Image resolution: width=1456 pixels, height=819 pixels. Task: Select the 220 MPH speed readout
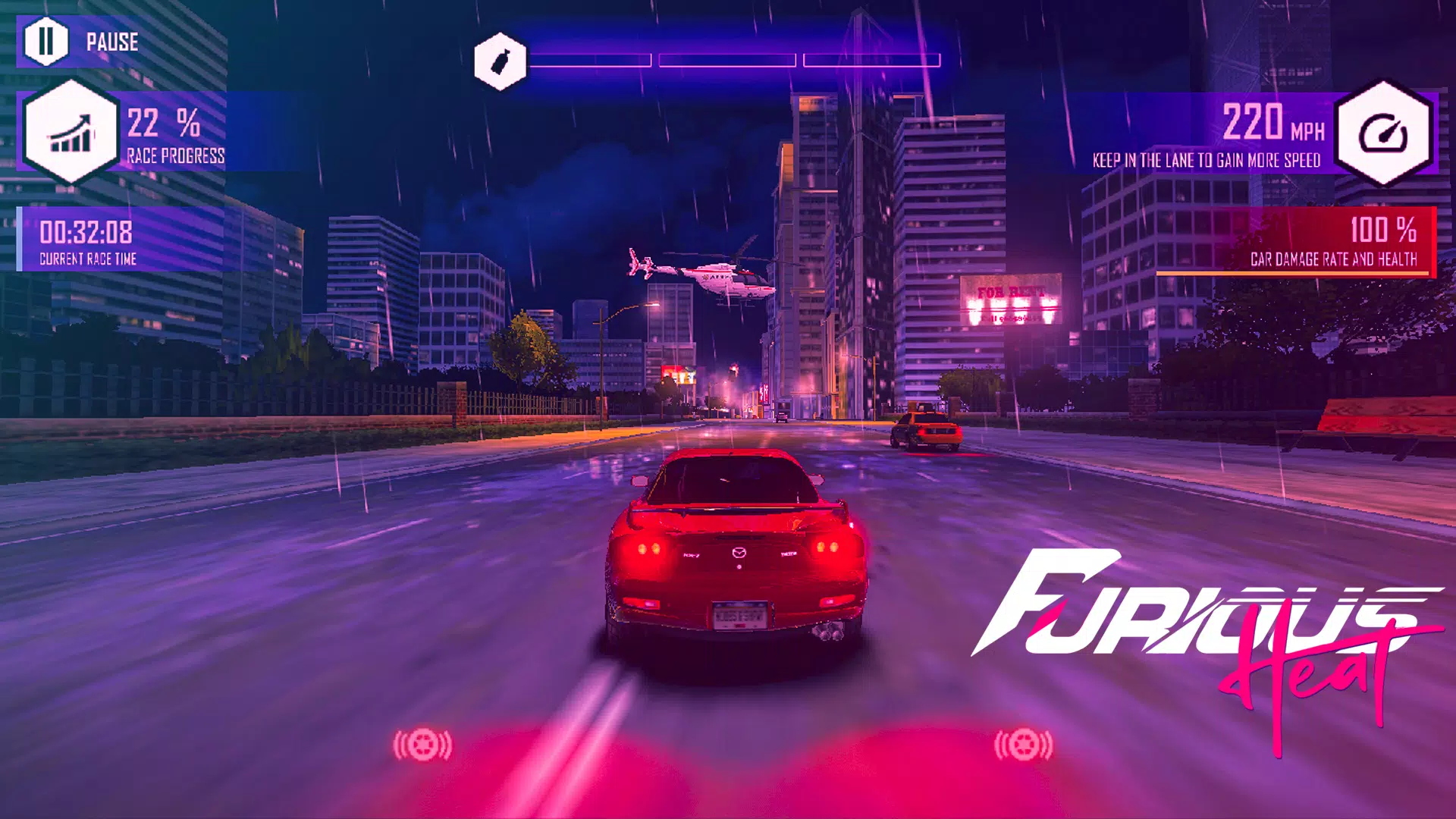click(1274, 121)
